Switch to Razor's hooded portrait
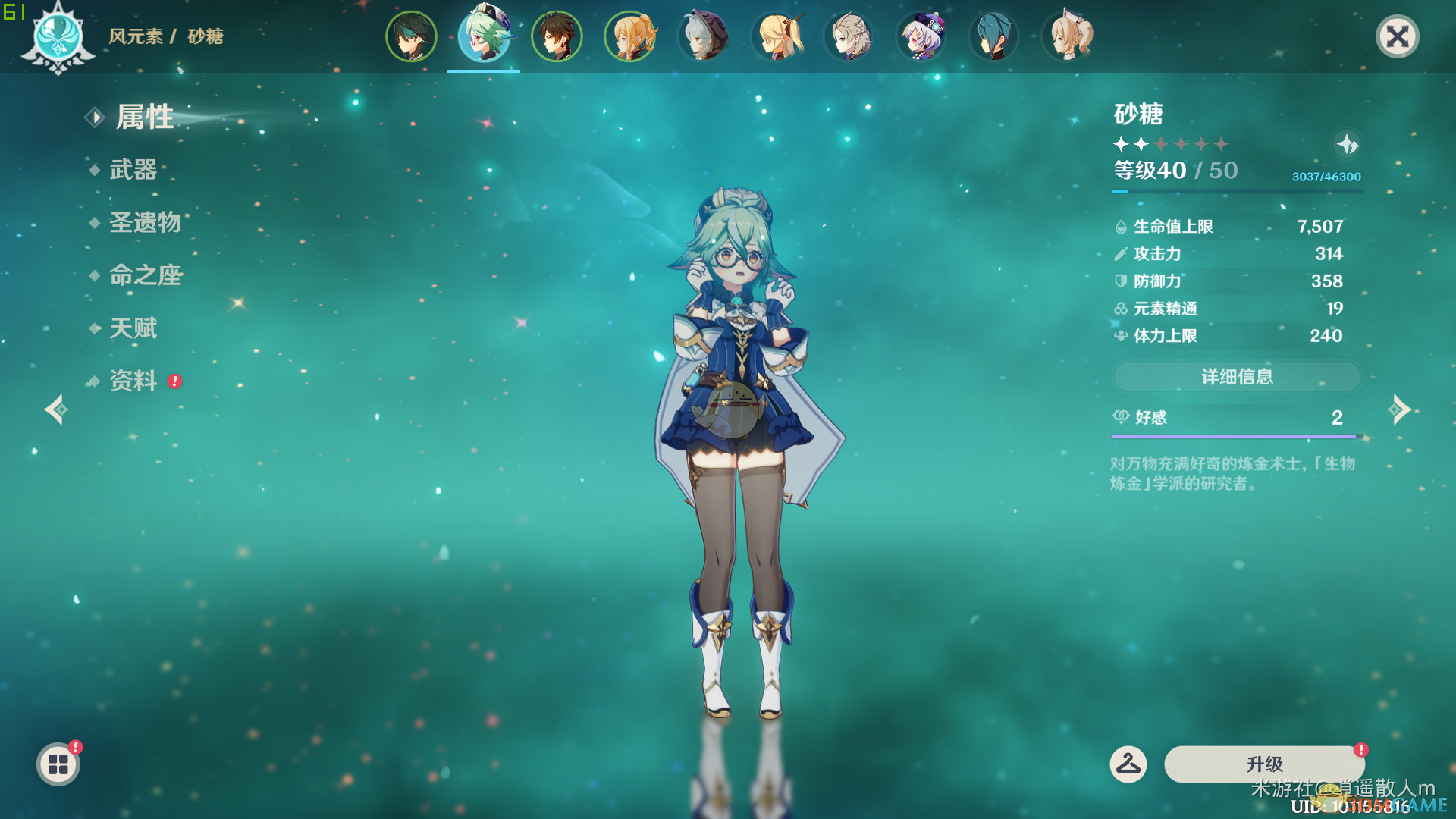This screenshot has width=1456, height=819. (702, 36)
